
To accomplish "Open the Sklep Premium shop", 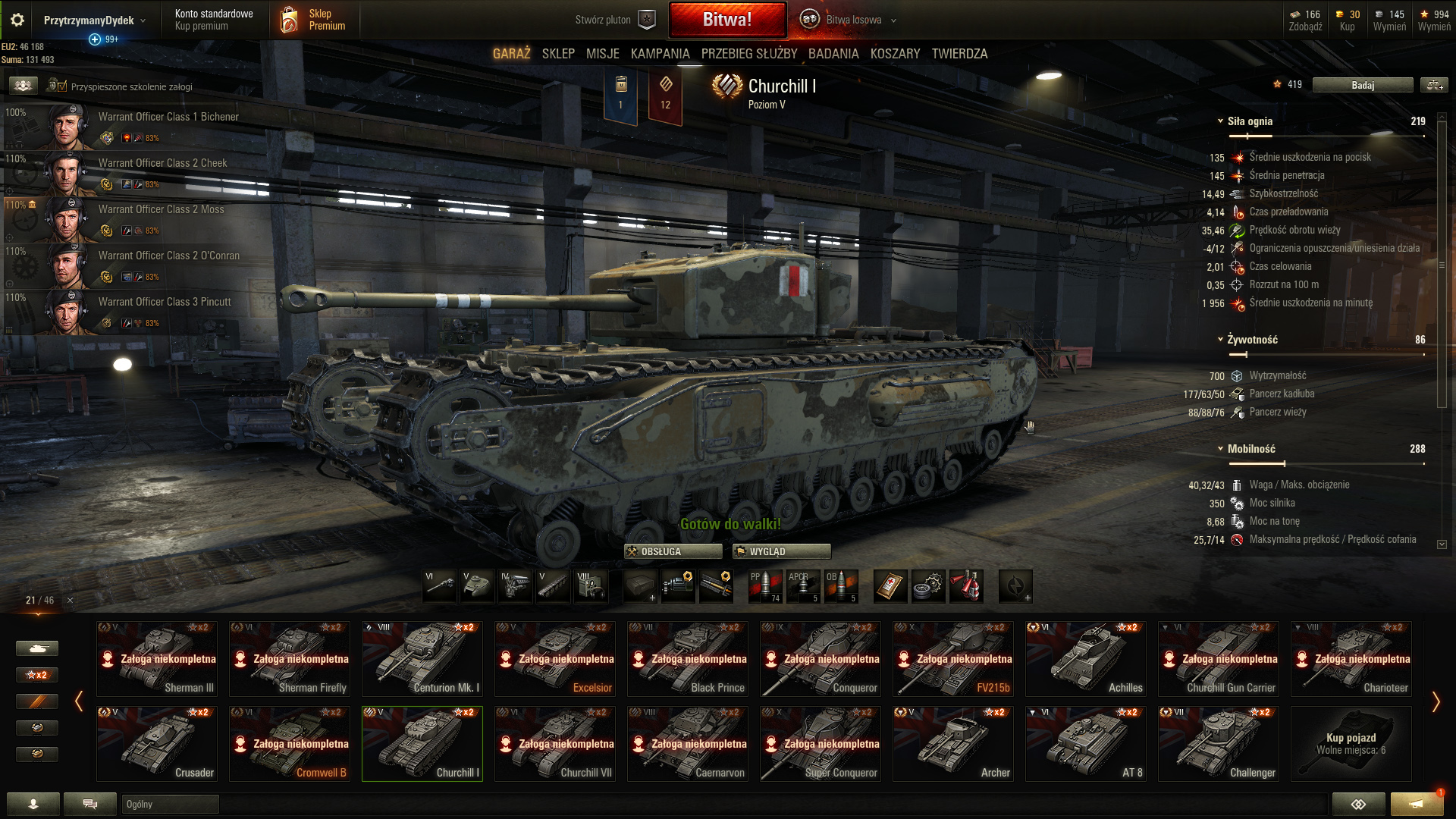I will click(313, 20).
